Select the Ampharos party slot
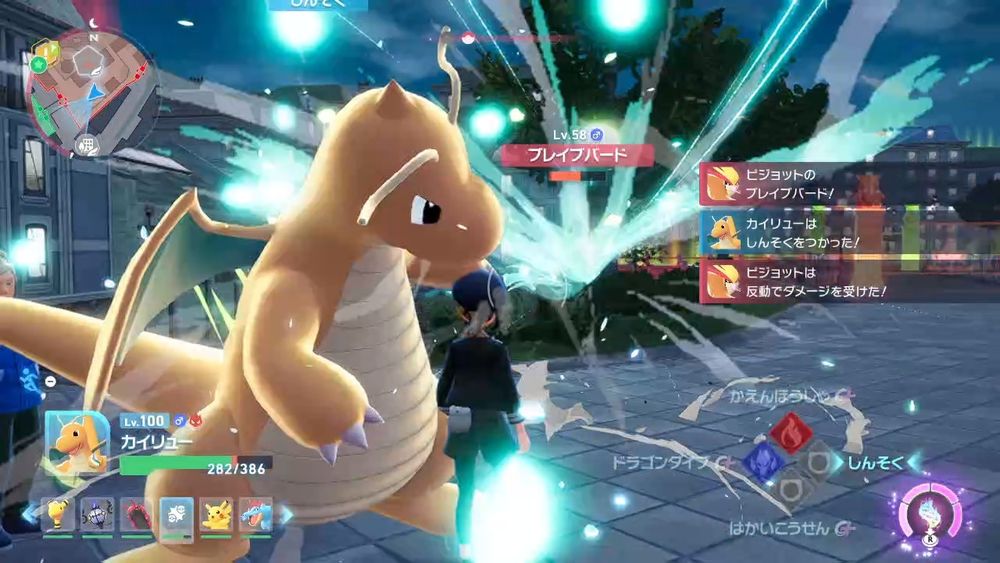Image resolution: width=1000 pixels, height=563 pixels. pos(57,514)
